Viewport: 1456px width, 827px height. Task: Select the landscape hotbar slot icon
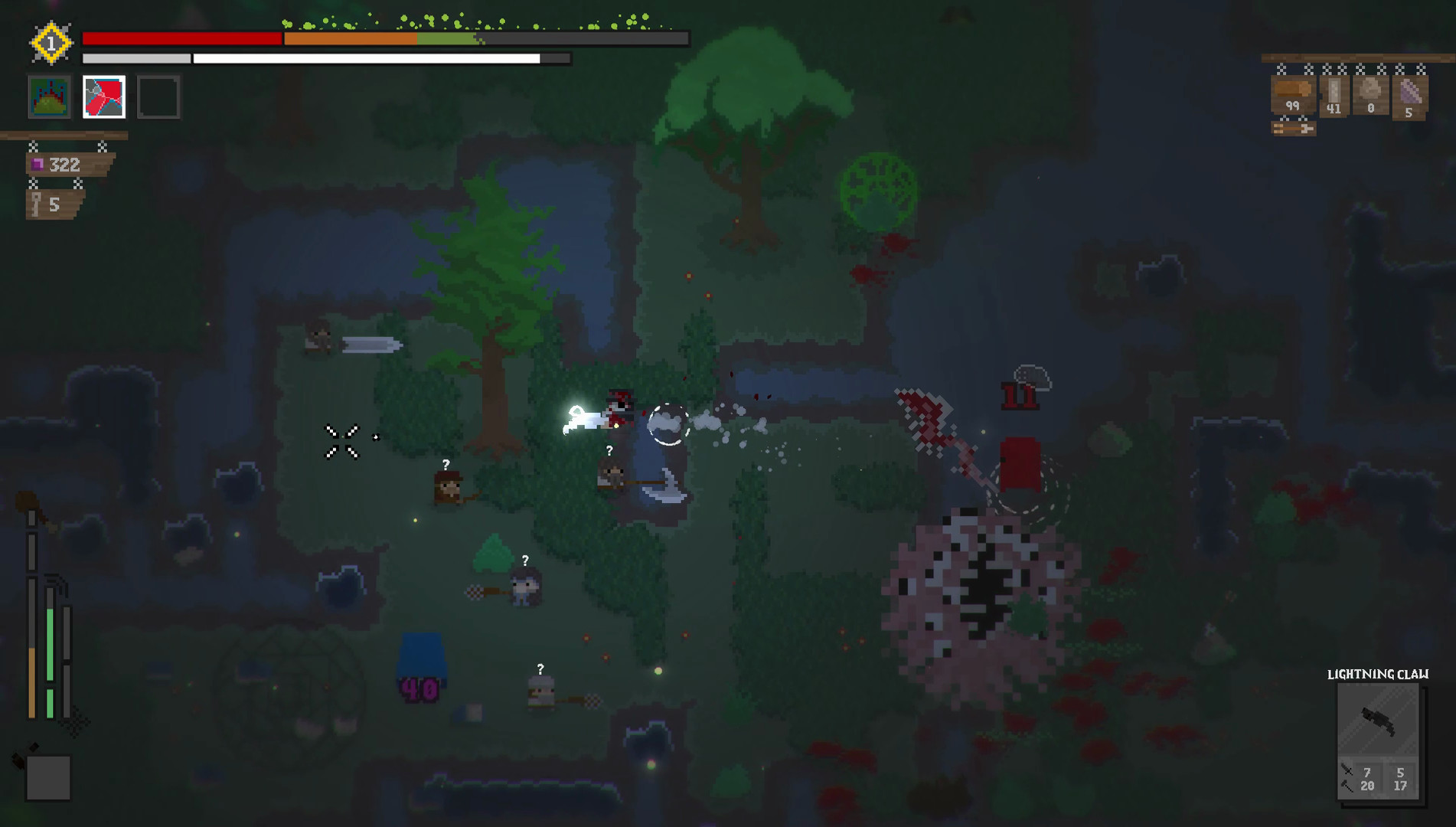[50, 96]
